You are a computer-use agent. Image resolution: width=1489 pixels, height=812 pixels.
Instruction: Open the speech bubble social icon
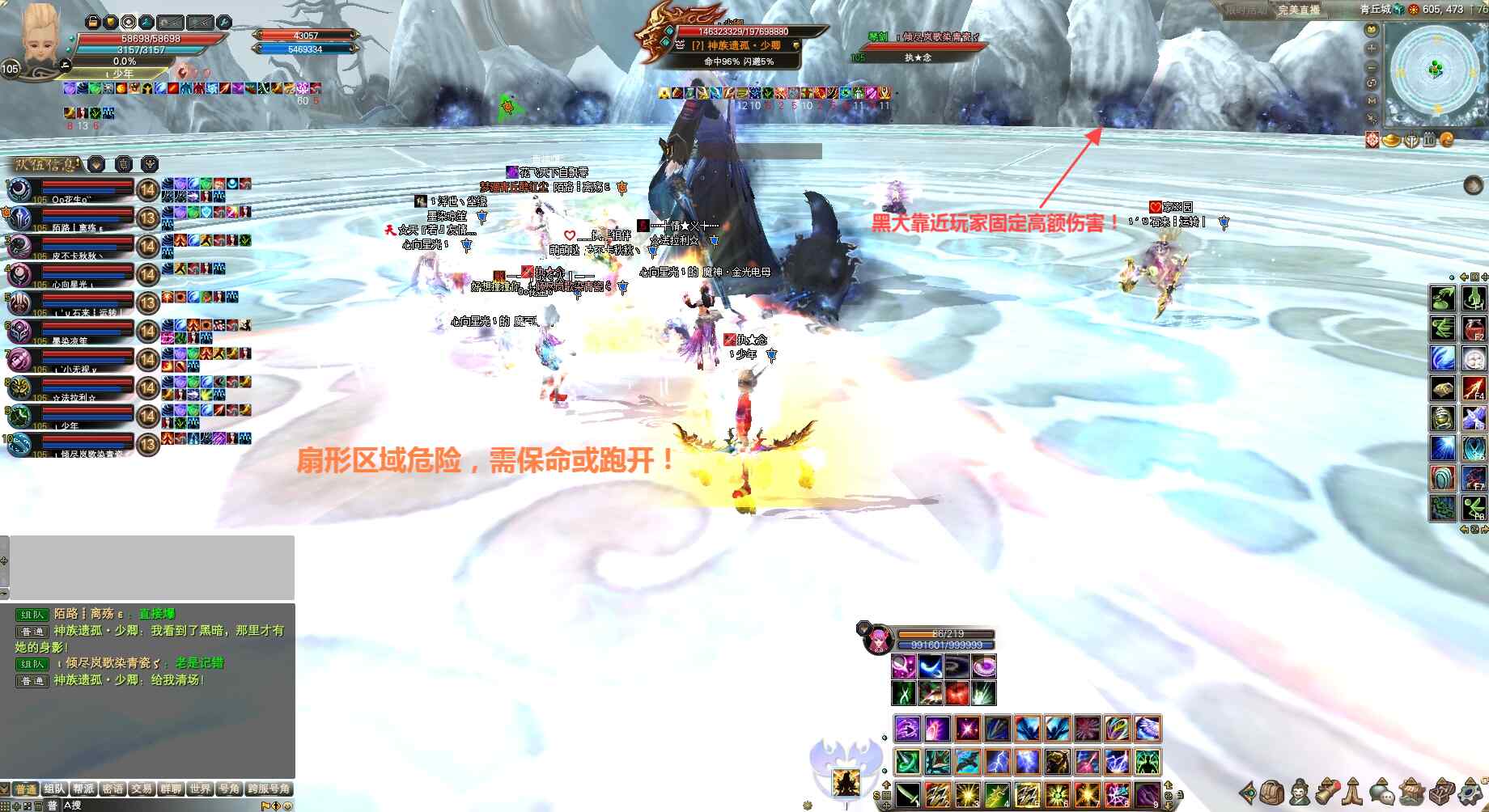point(1382,792)
